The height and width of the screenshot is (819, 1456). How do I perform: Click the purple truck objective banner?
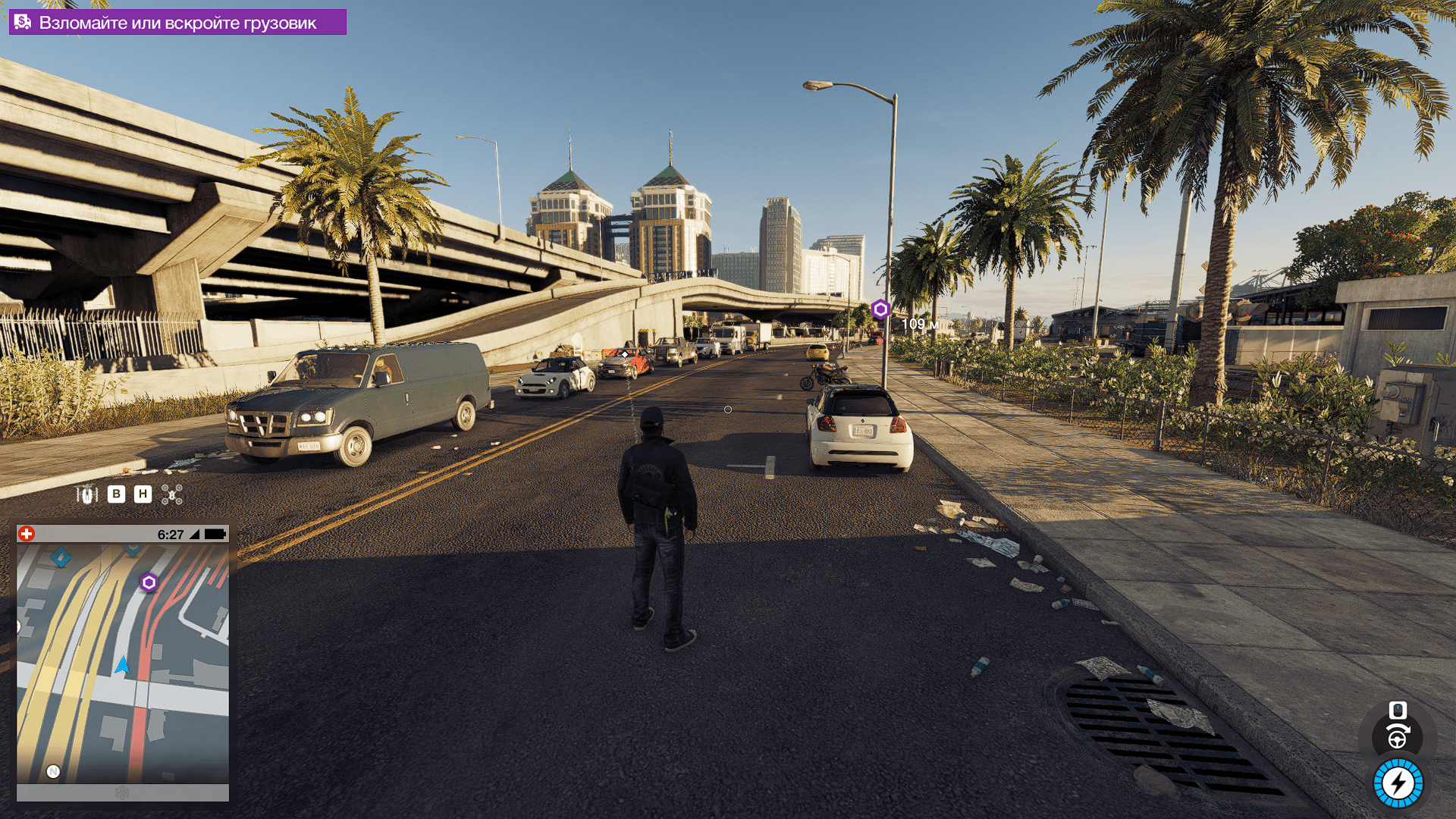pyautogui.click(x=177, y=23)
